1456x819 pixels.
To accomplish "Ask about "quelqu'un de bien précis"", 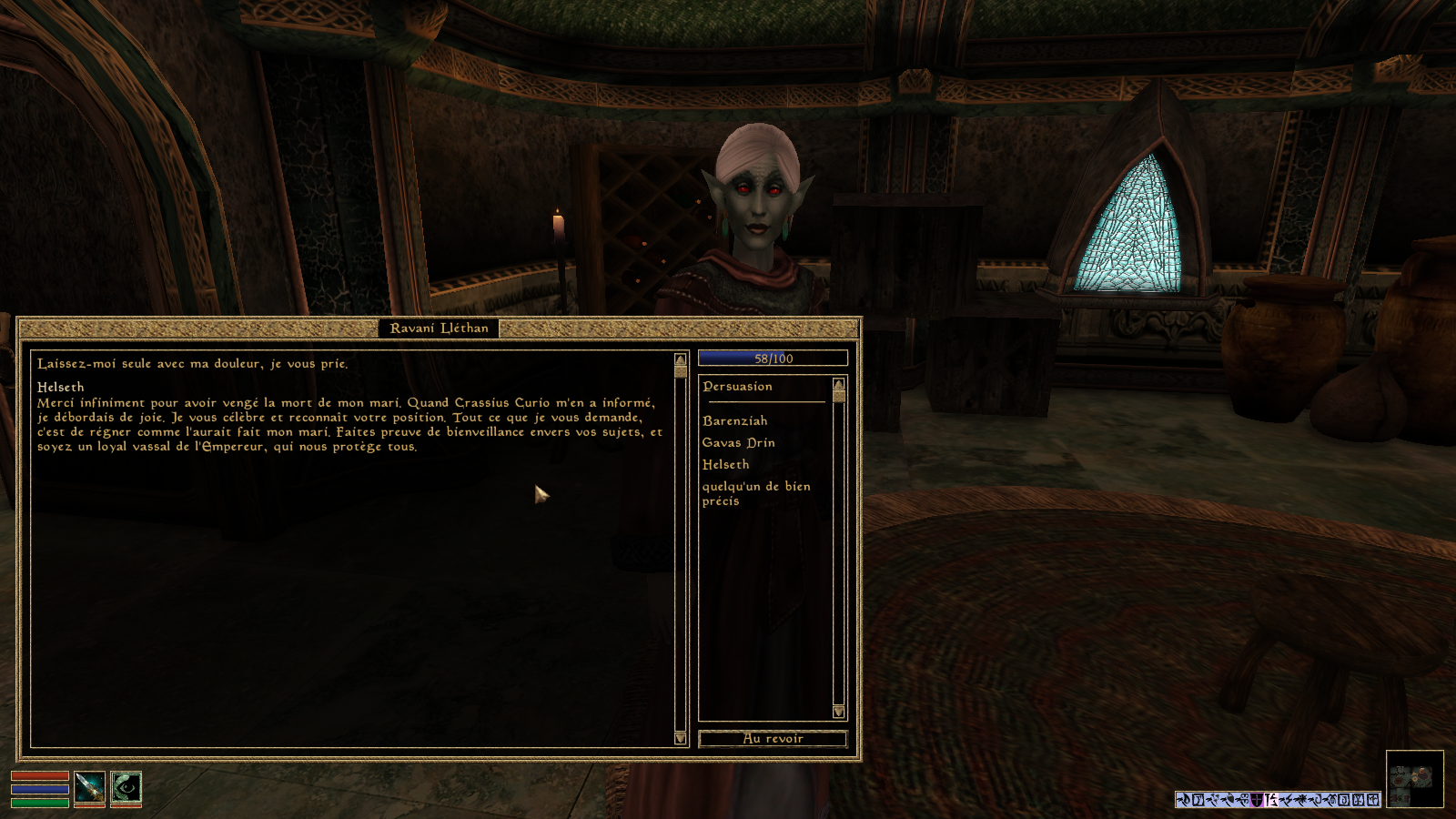I will (755, 493).
